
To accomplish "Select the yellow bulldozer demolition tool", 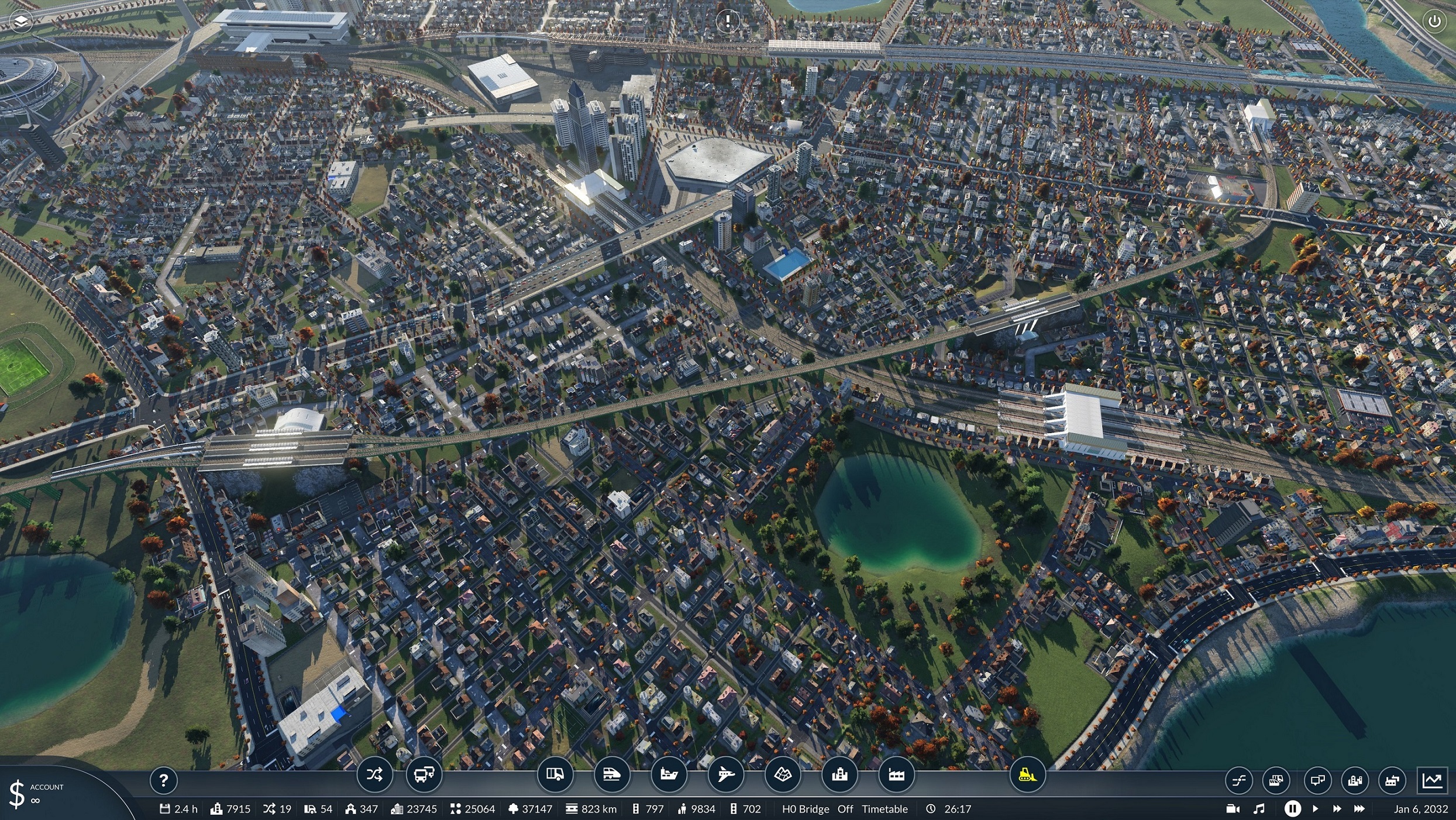I will point(1027,774).
